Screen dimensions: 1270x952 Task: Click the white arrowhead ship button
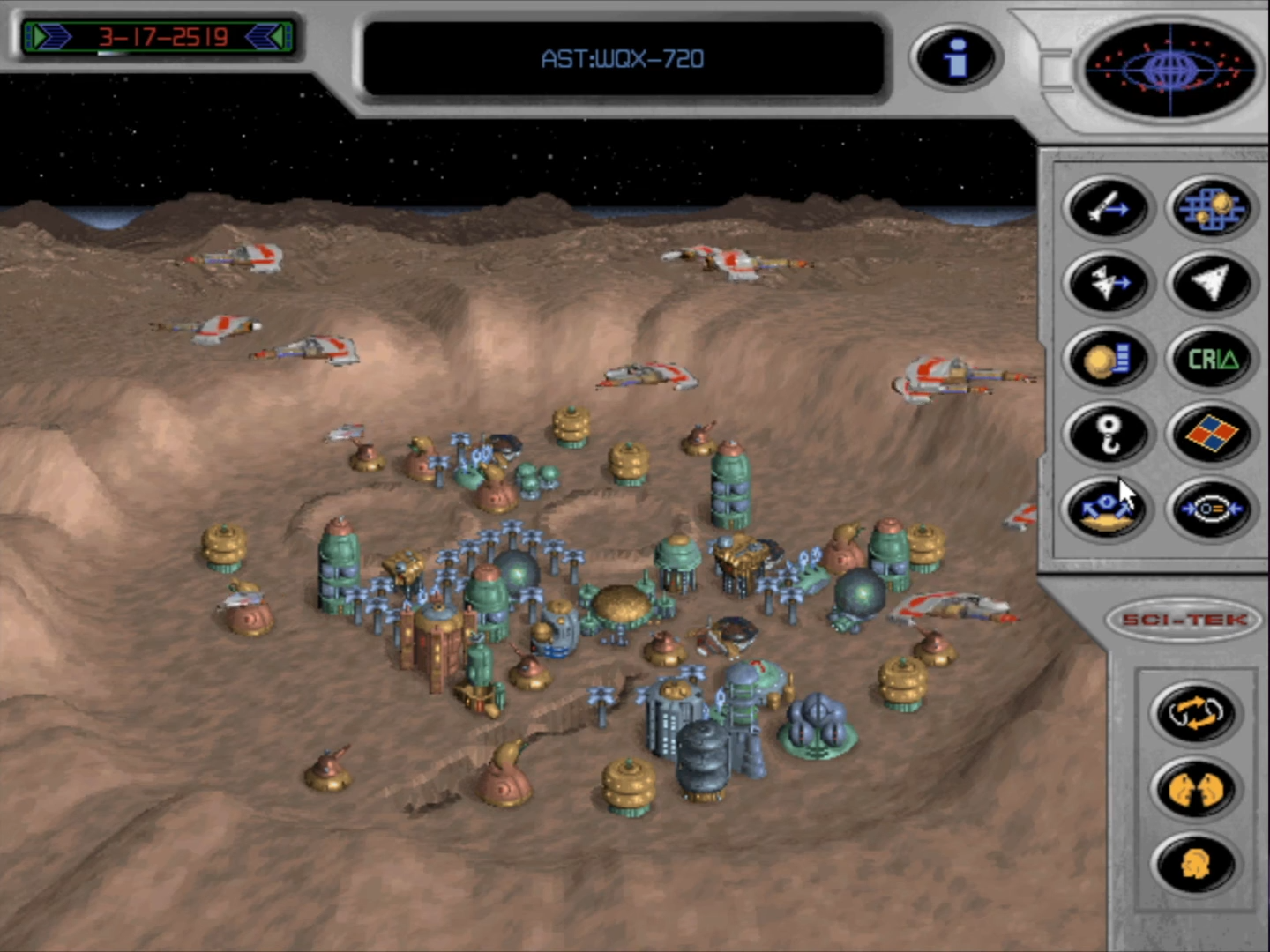coord(1210,284)
